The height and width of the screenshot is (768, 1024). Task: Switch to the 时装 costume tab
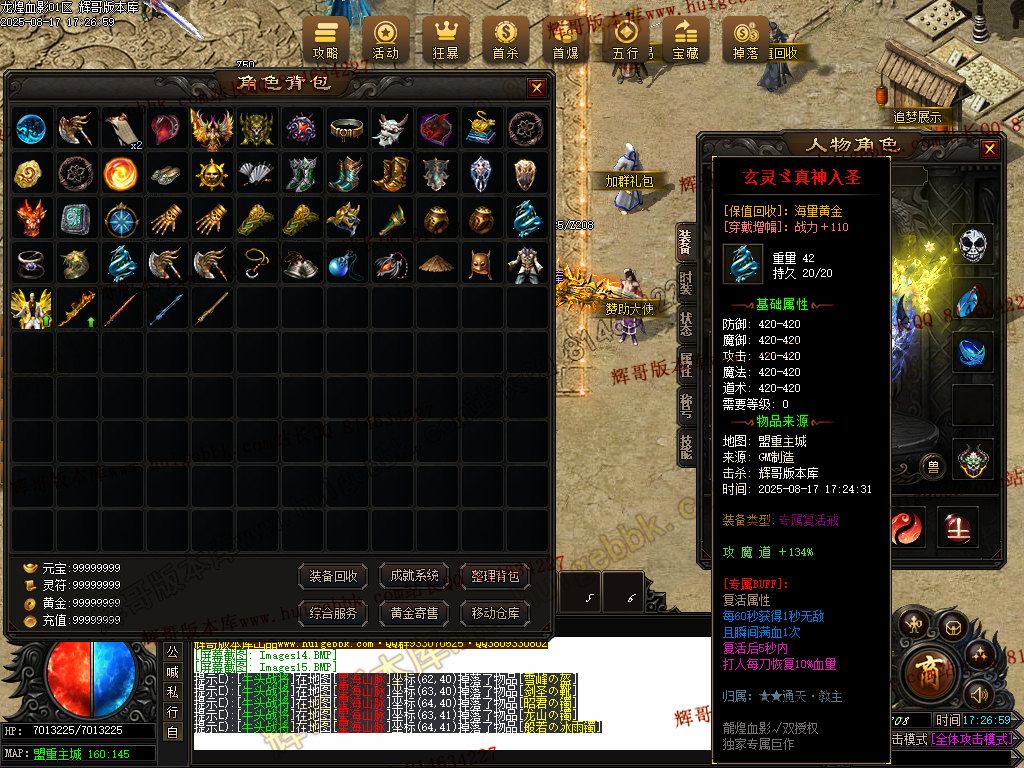pos(686,283)
